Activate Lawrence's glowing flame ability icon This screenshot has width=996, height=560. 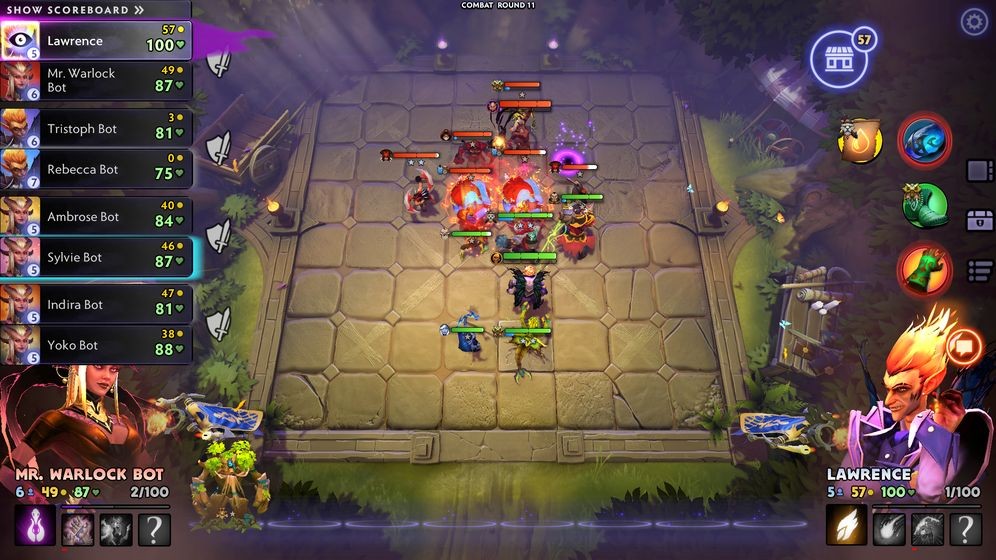[x=845, y=525]
